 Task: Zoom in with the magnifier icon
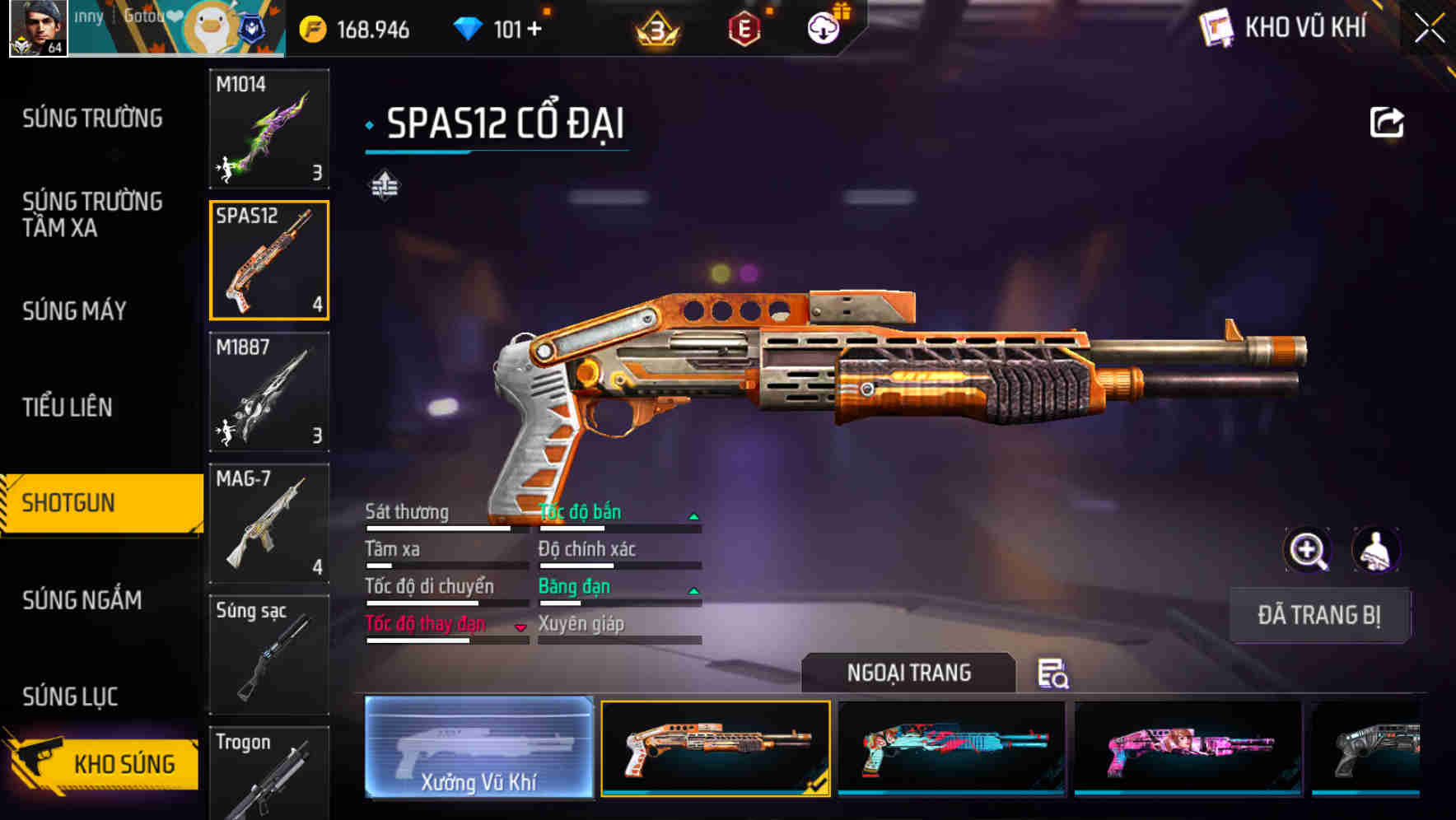(1307, 550)
